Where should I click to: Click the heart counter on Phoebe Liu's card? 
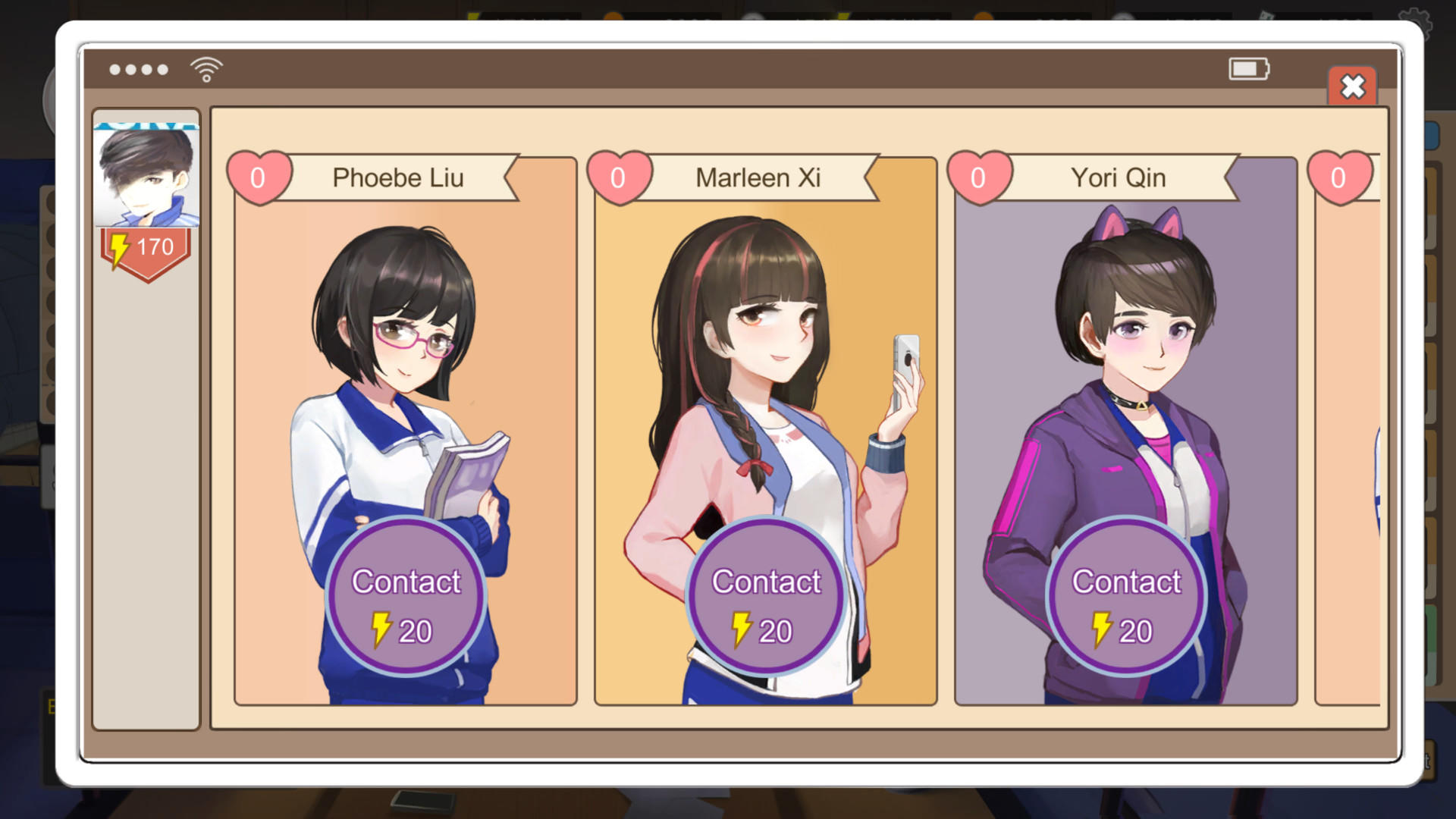tap(261, 177)
